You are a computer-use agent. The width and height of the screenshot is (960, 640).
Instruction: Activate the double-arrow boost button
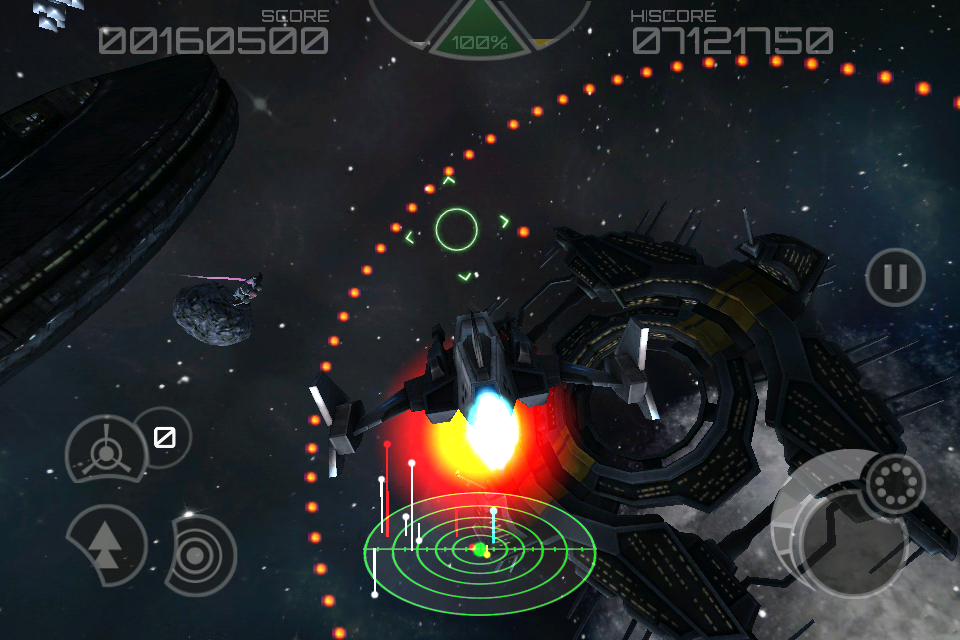[x=105, y=545]
